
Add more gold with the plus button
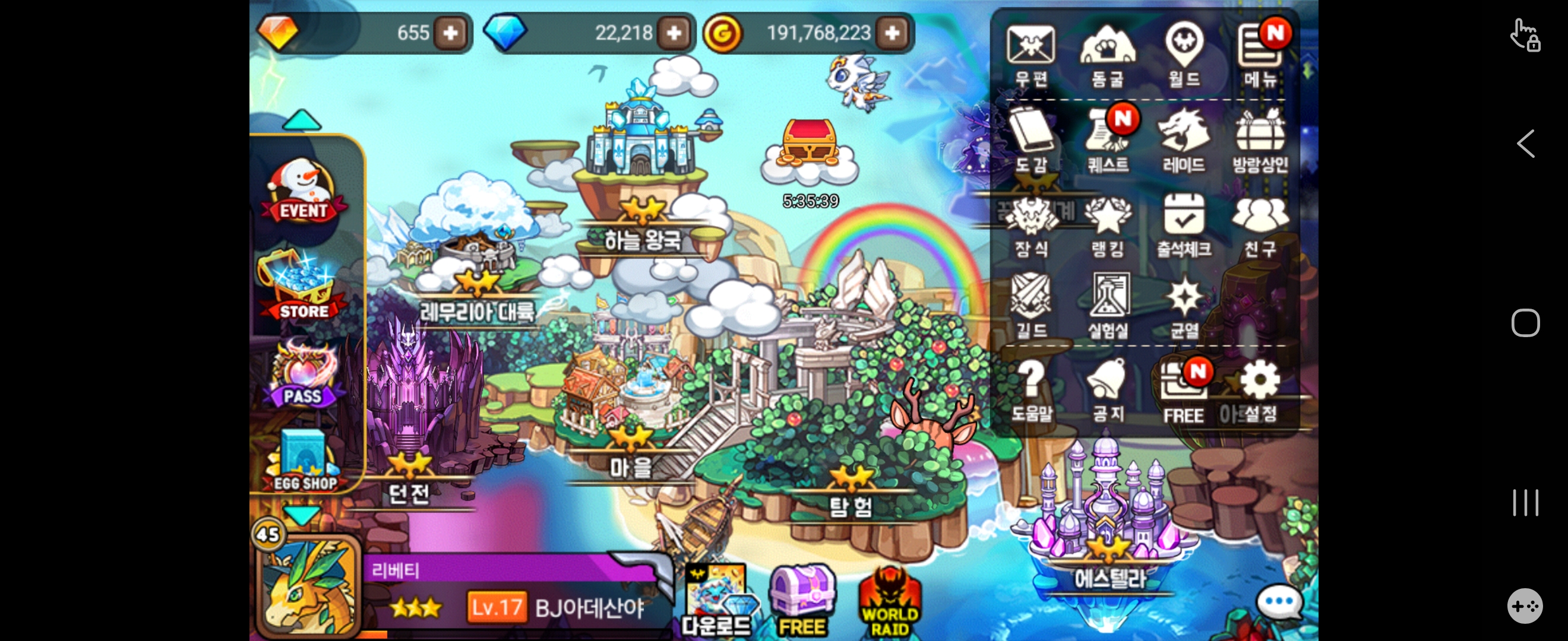892,33
